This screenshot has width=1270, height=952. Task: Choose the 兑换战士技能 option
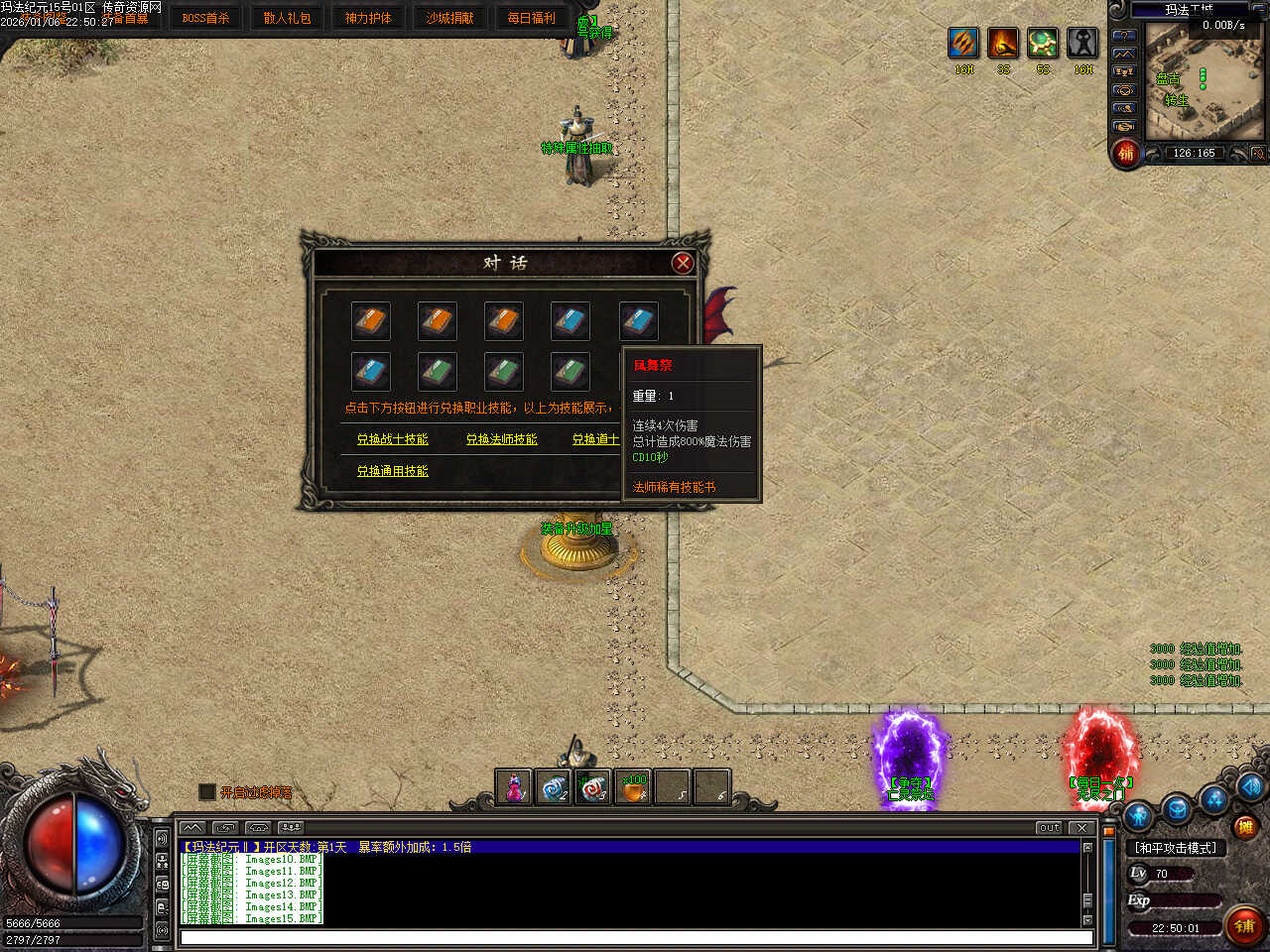click(392, 439)
